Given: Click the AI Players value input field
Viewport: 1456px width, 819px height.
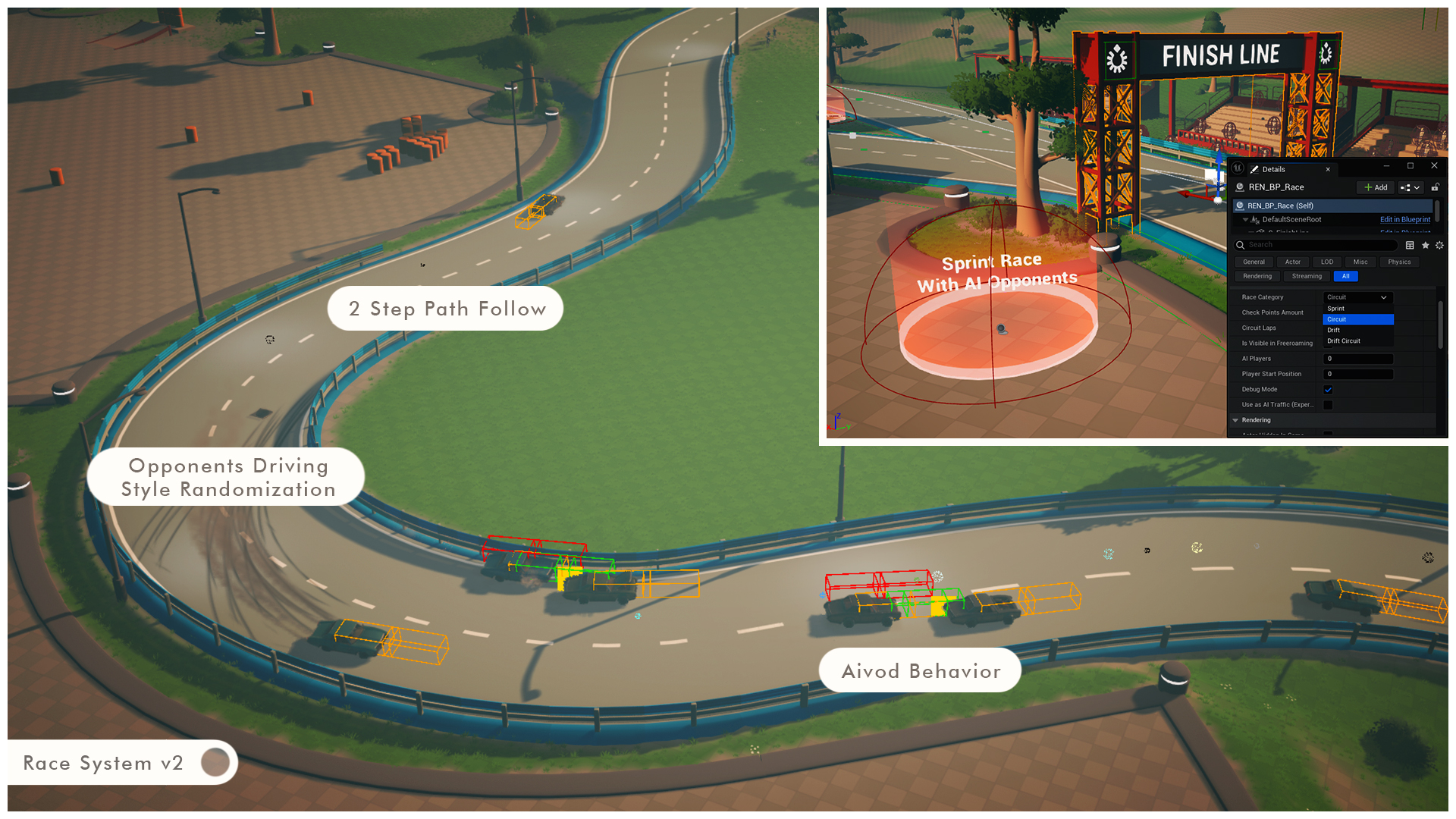Looking at the screenshot, I should pyautogui.click(x=1358, y=359).
